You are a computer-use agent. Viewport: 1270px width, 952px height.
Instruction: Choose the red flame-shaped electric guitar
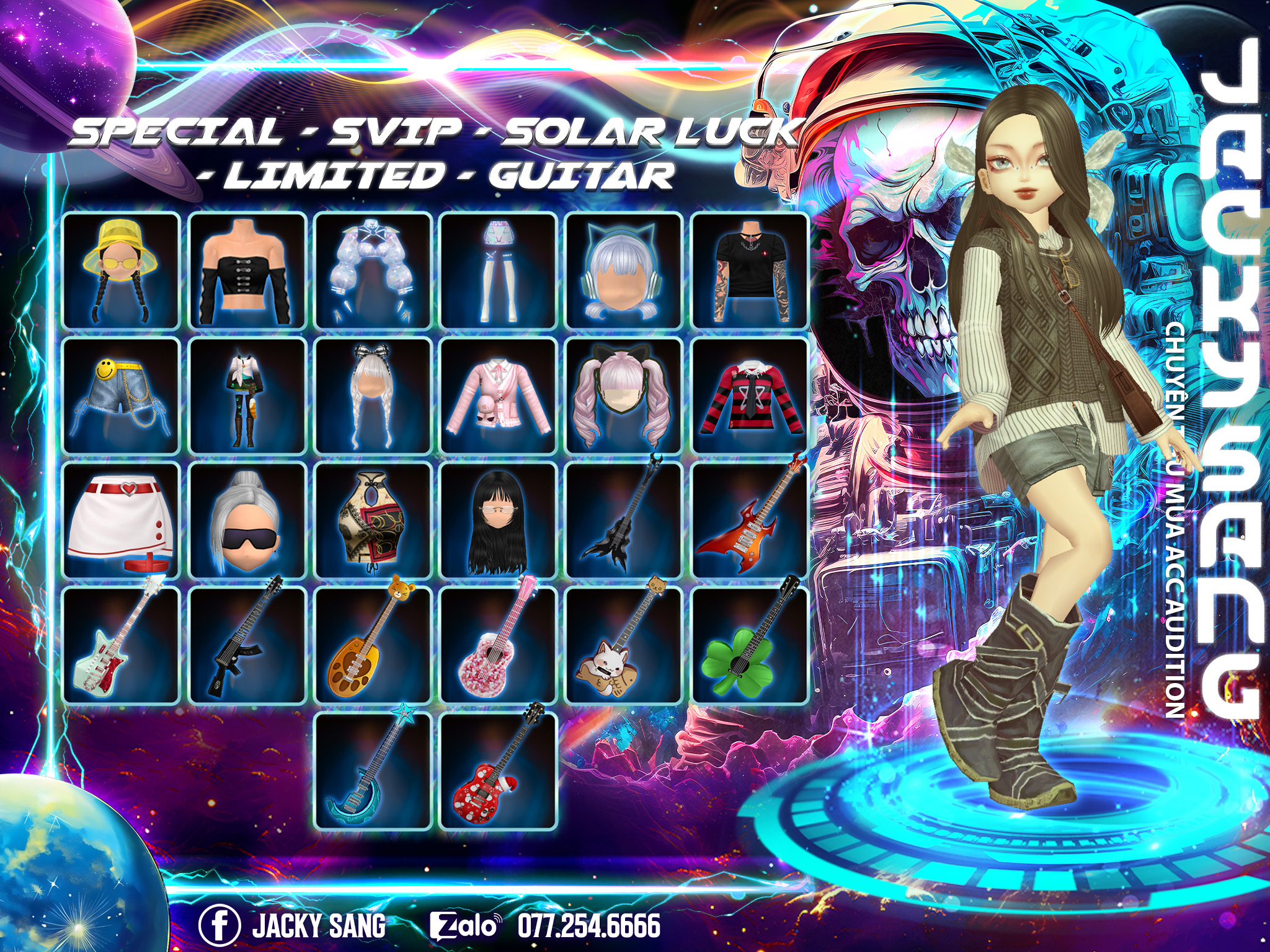750,521
